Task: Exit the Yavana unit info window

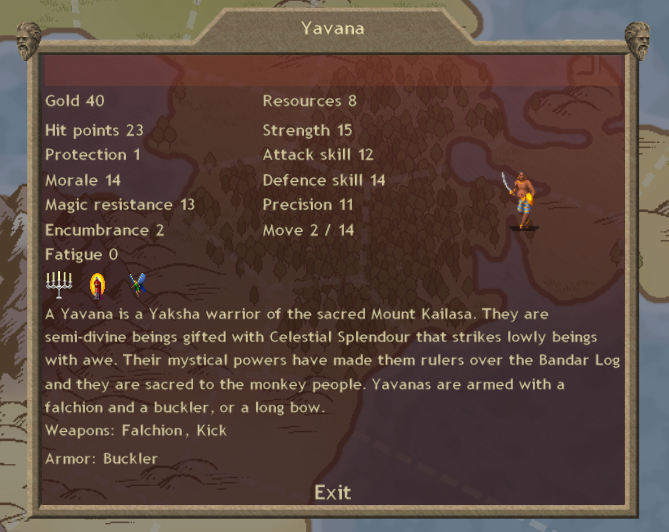Action: tap(332, 492)
